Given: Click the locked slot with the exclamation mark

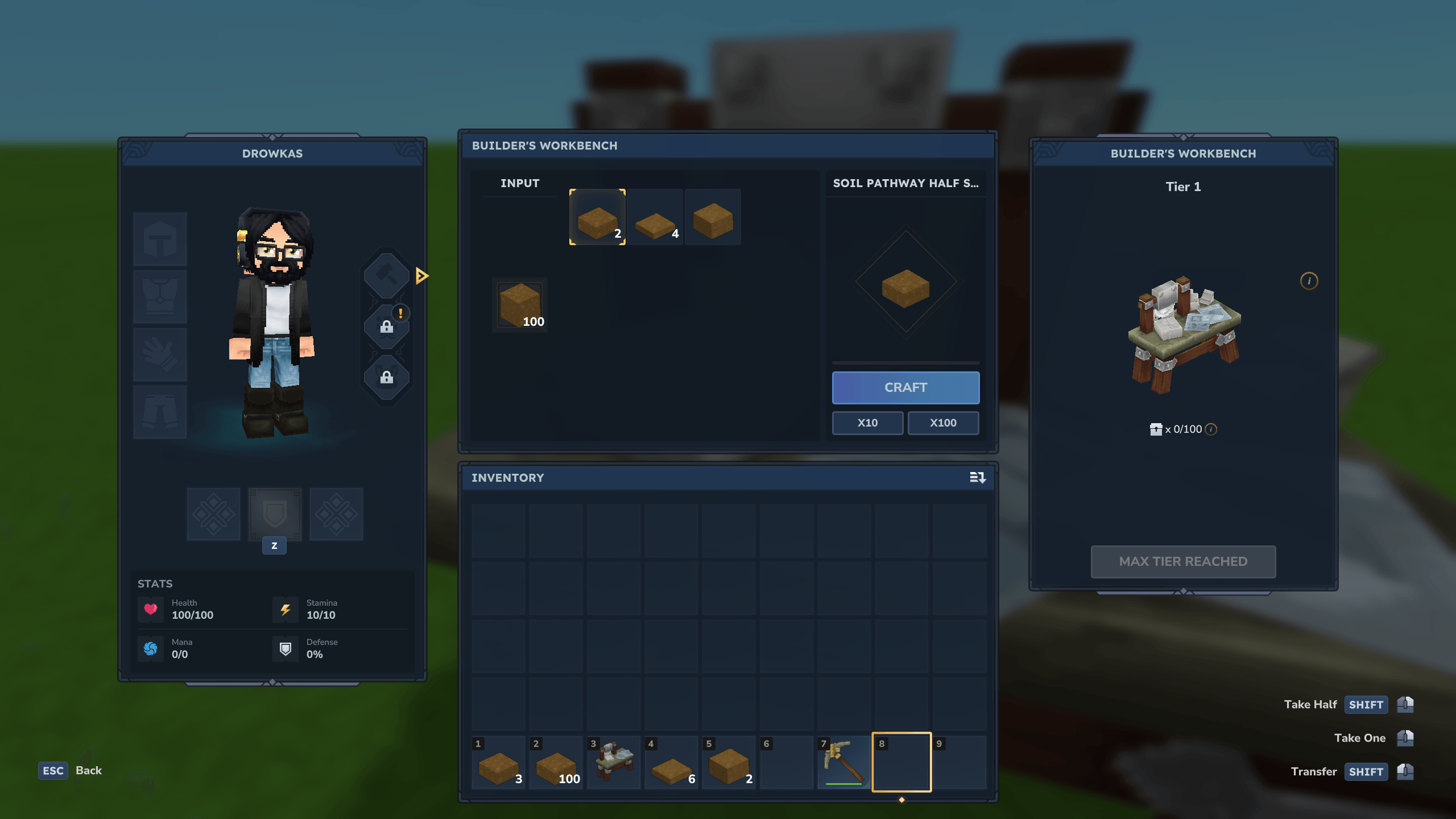Looking at the screenshot, I should [x=387, y=326].
